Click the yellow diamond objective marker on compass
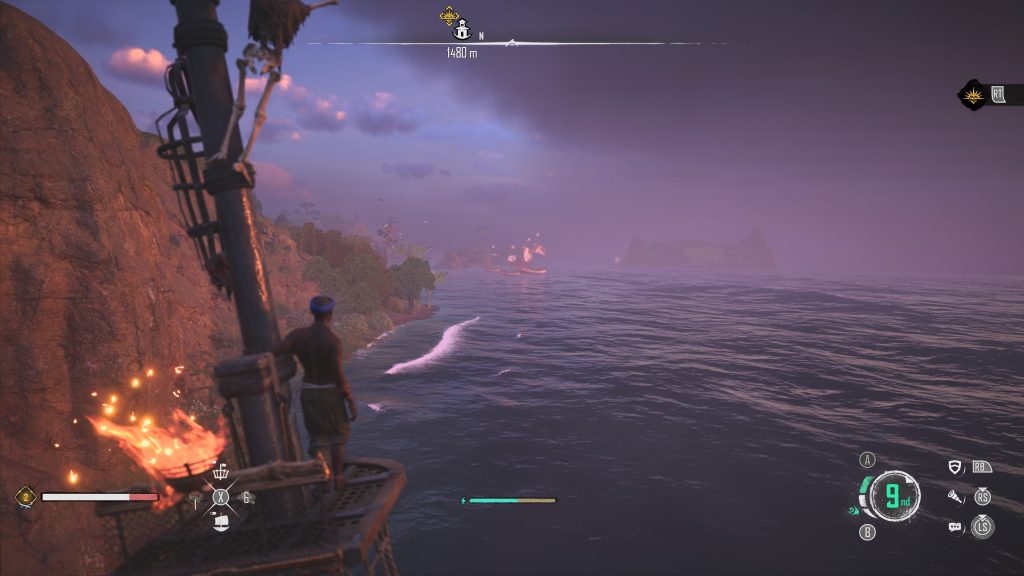The width and height of the screenshot is (1024, 576). (449, 16)
